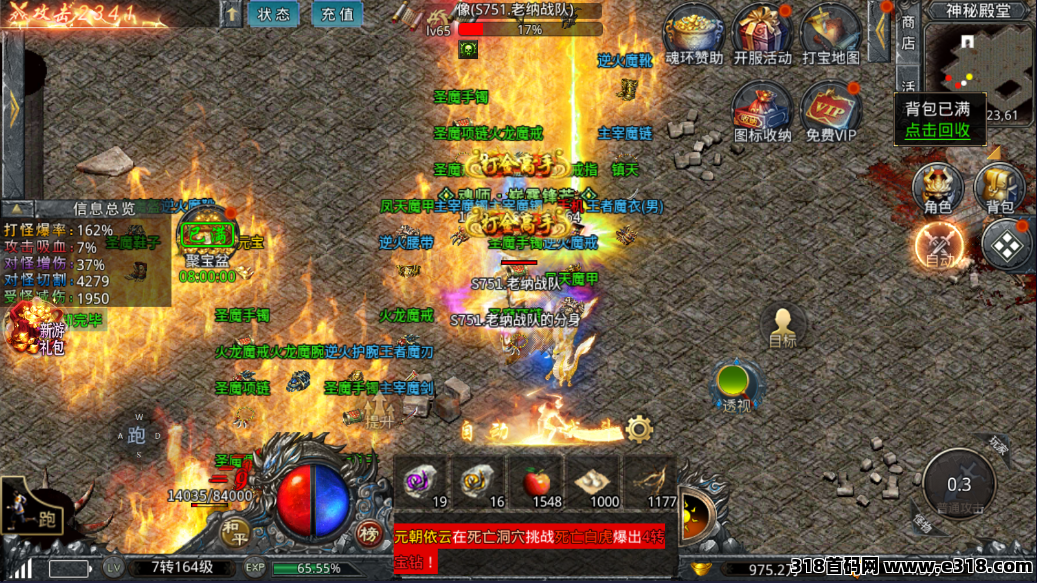Screen dimensions: 1037x583
Task: Open the 充值 recharge button
Action: [x=337, y=14]
